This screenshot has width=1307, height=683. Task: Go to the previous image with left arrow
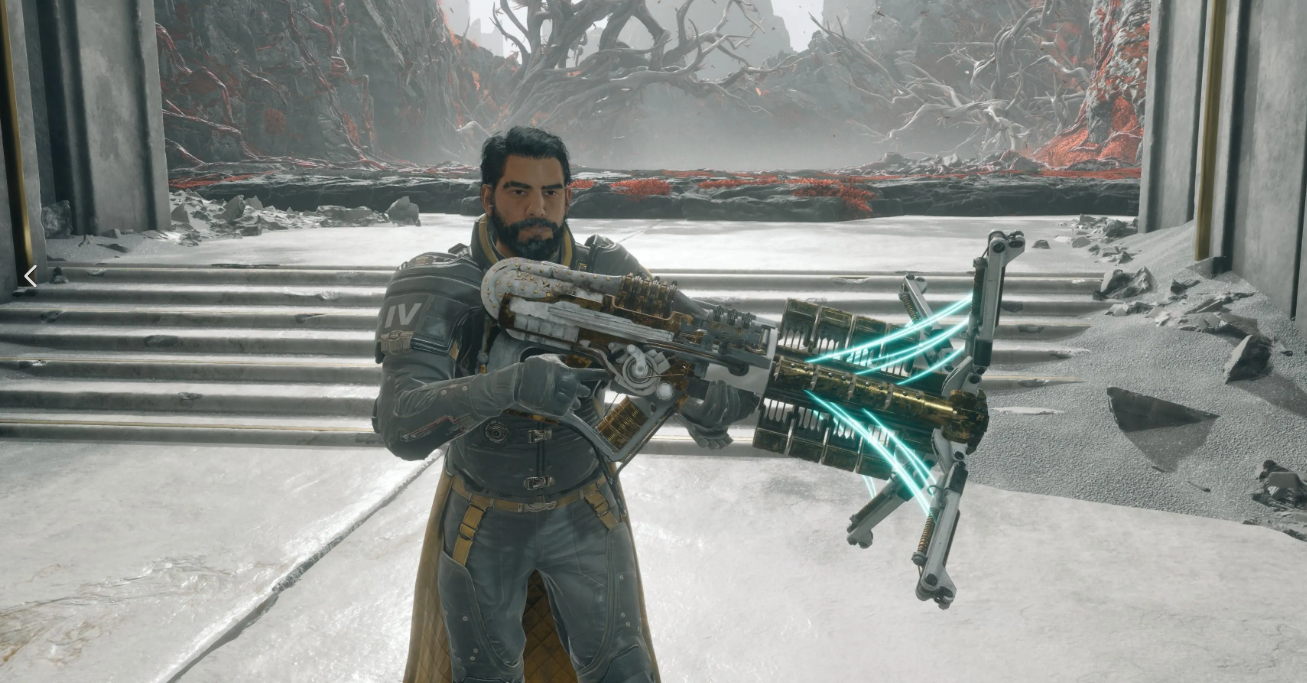point(30,276)
